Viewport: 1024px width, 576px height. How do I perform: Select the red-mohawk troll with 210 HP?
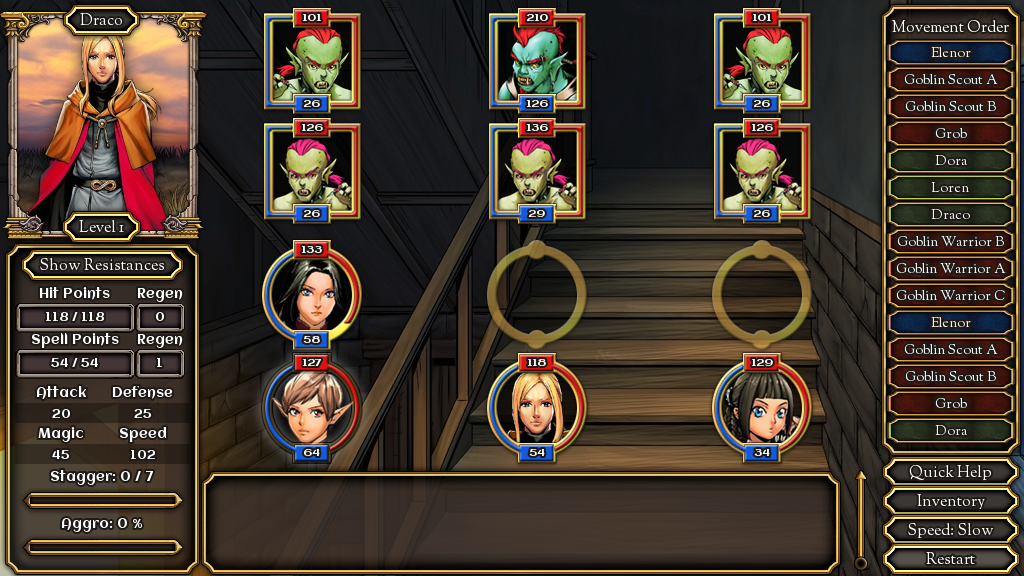point(537,62)
